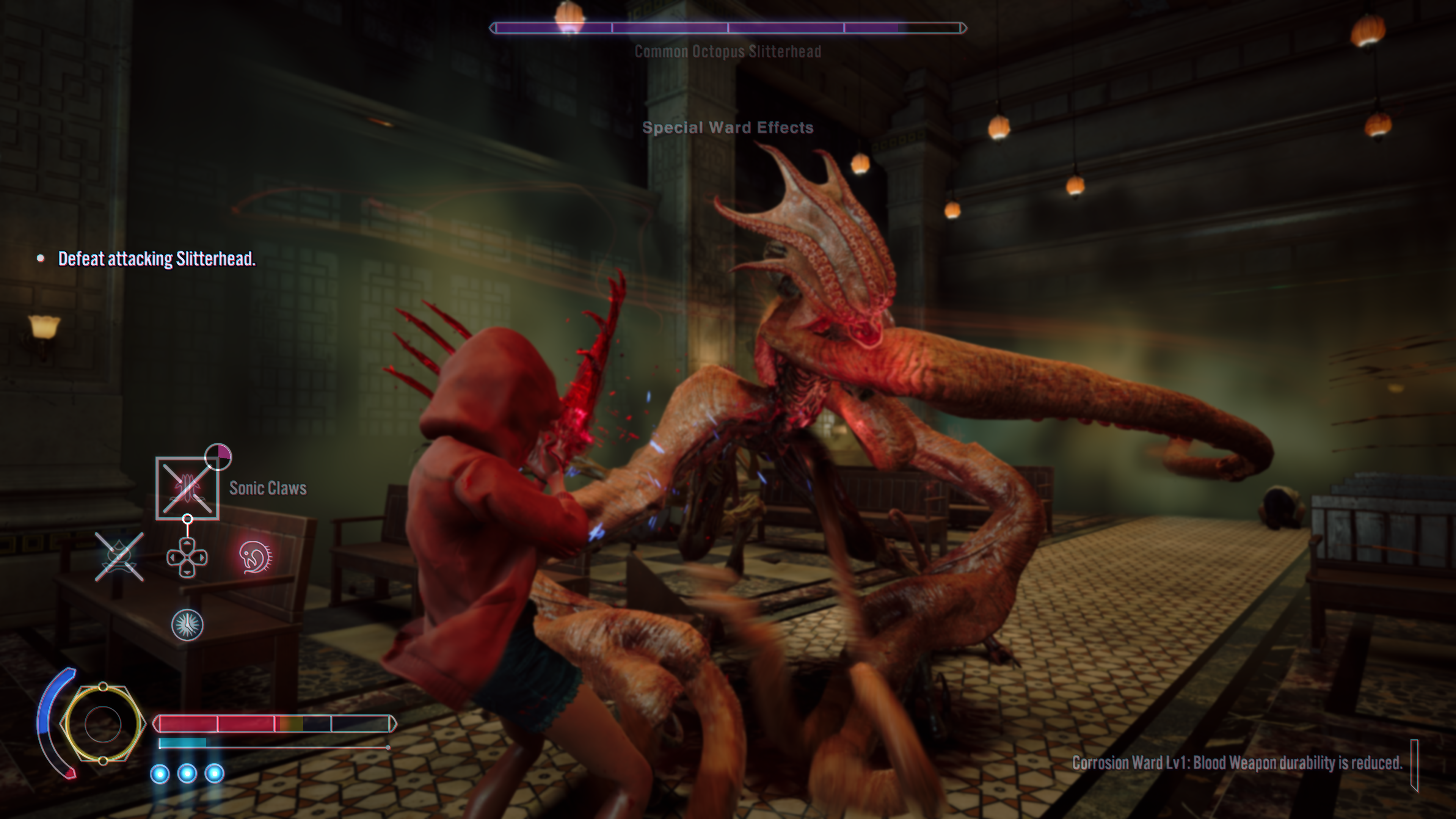Choose the crossed-out skill left of the d-pad

click(x=119, y=557)
